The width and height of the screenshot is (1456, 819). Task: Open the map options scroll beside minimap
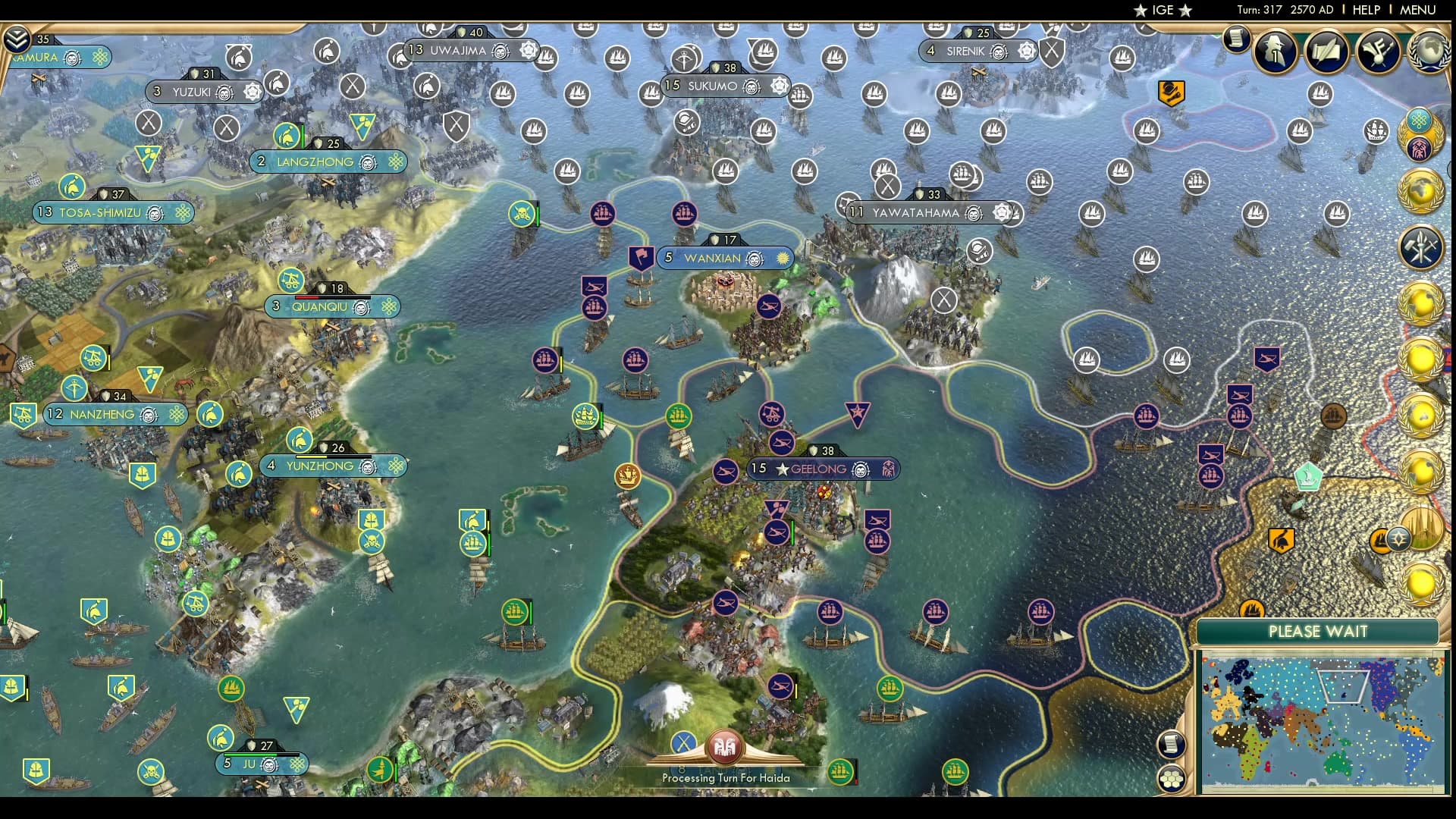pos(1171,744)
